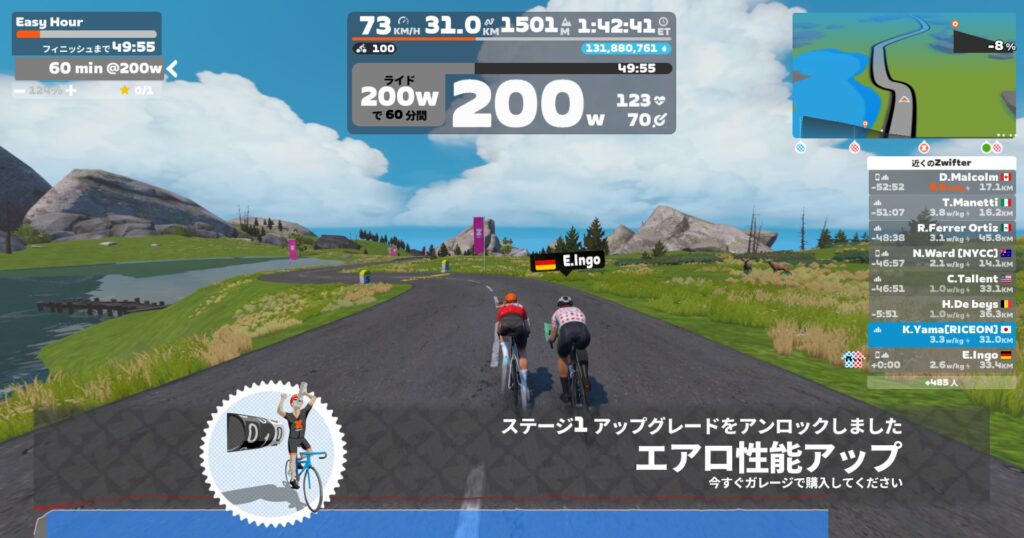Select highlighted K.Yama[RICEON] rider row
The image size is (1024, 538).
[941, 334]
